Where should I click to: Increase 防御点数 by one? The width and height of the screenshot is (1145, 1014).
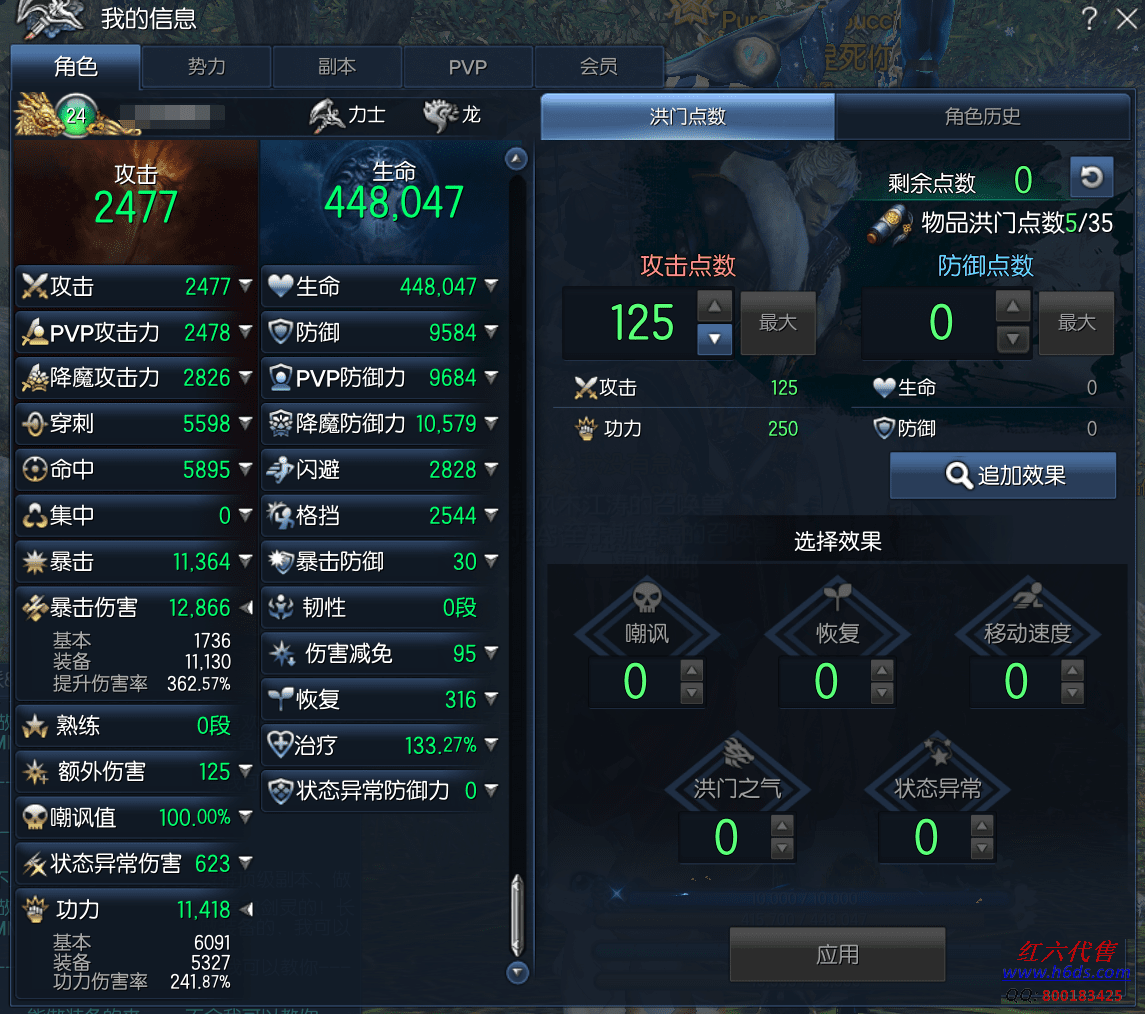coord(1013,307)
